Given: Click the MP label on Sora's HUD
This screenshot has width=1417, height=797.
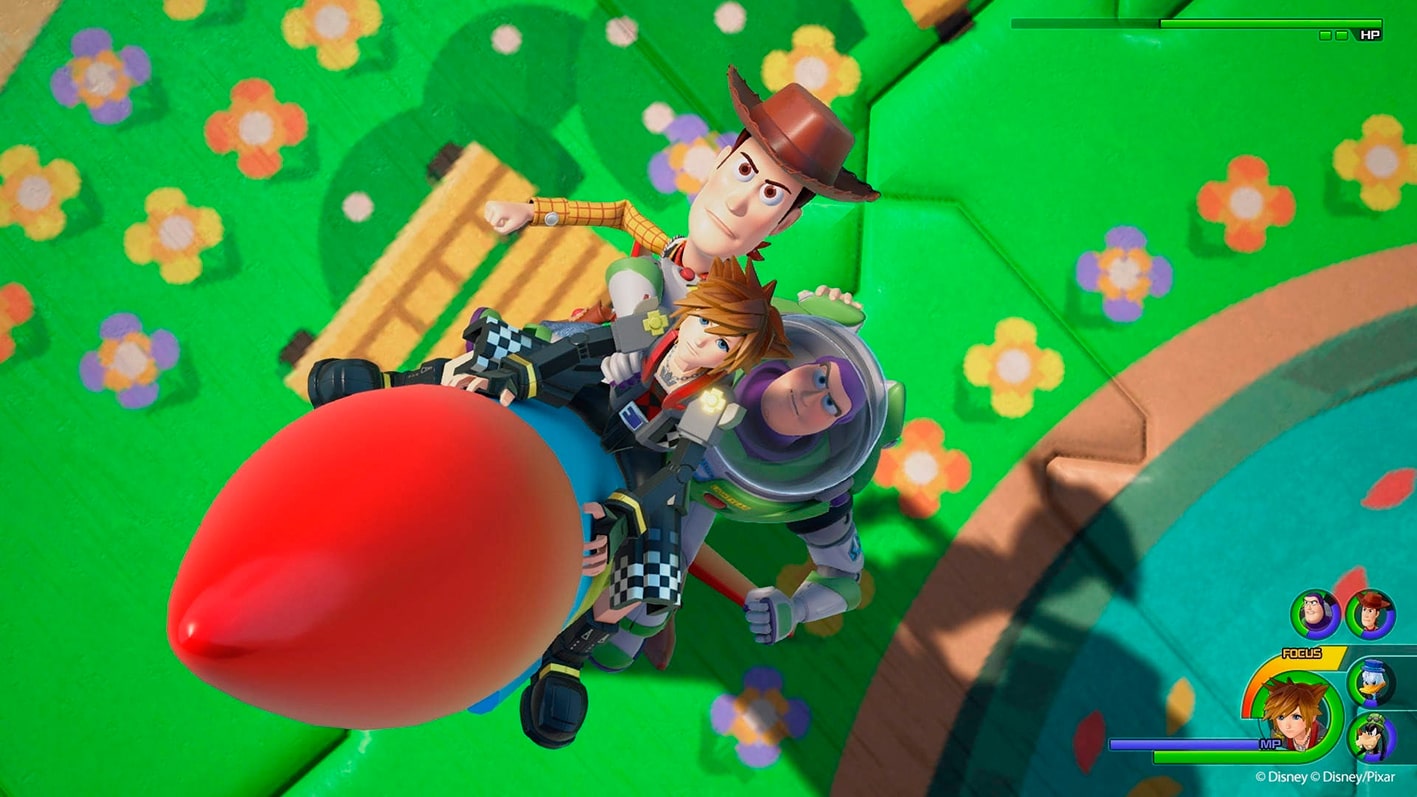Looking at the screenshot, I should 1270,743.
